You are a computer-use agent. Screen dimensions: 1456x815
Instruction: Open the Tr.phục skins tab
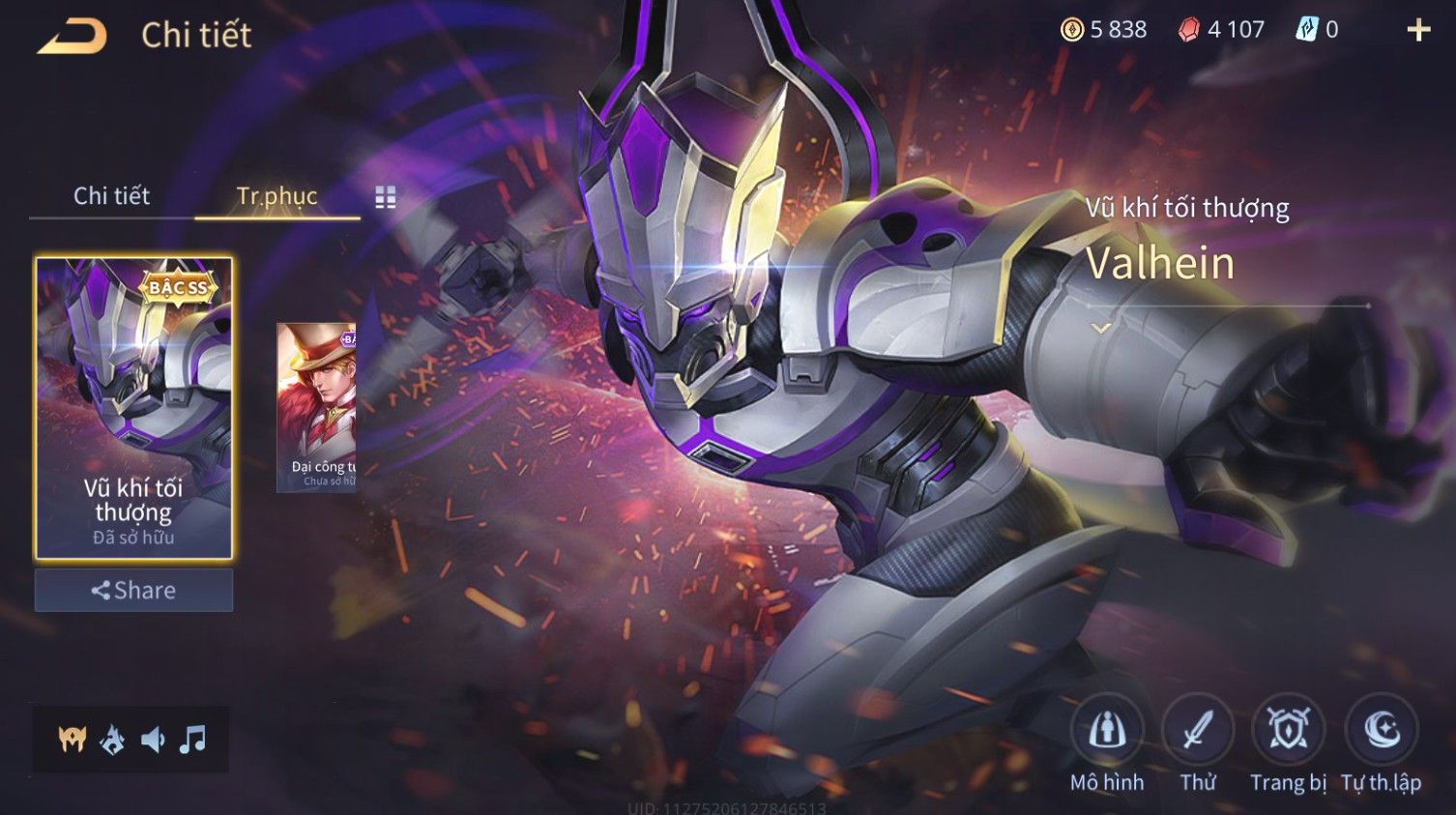click(x=277, y=196)
